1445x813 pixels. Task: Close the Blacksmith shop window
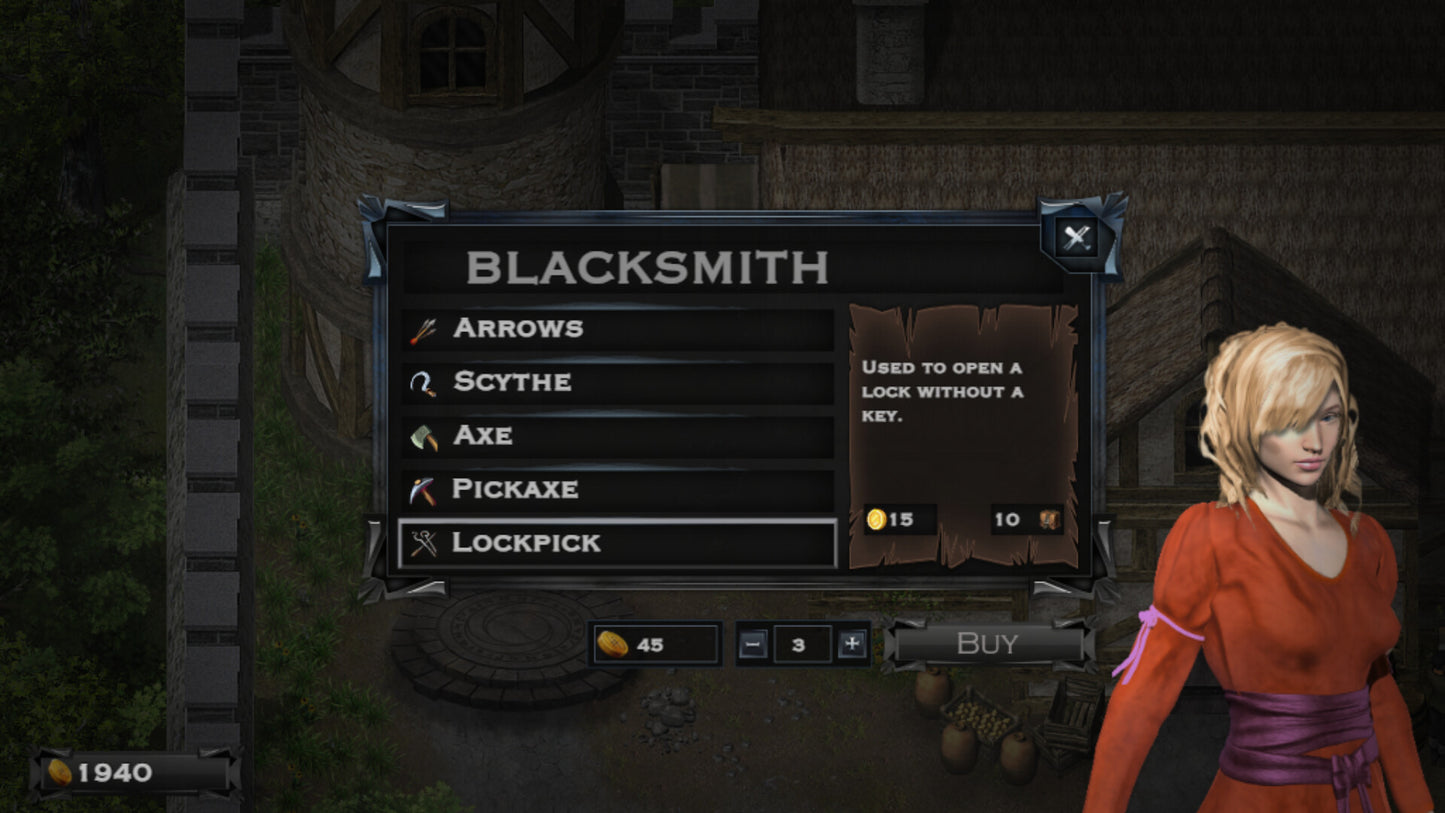[1076, 237]
